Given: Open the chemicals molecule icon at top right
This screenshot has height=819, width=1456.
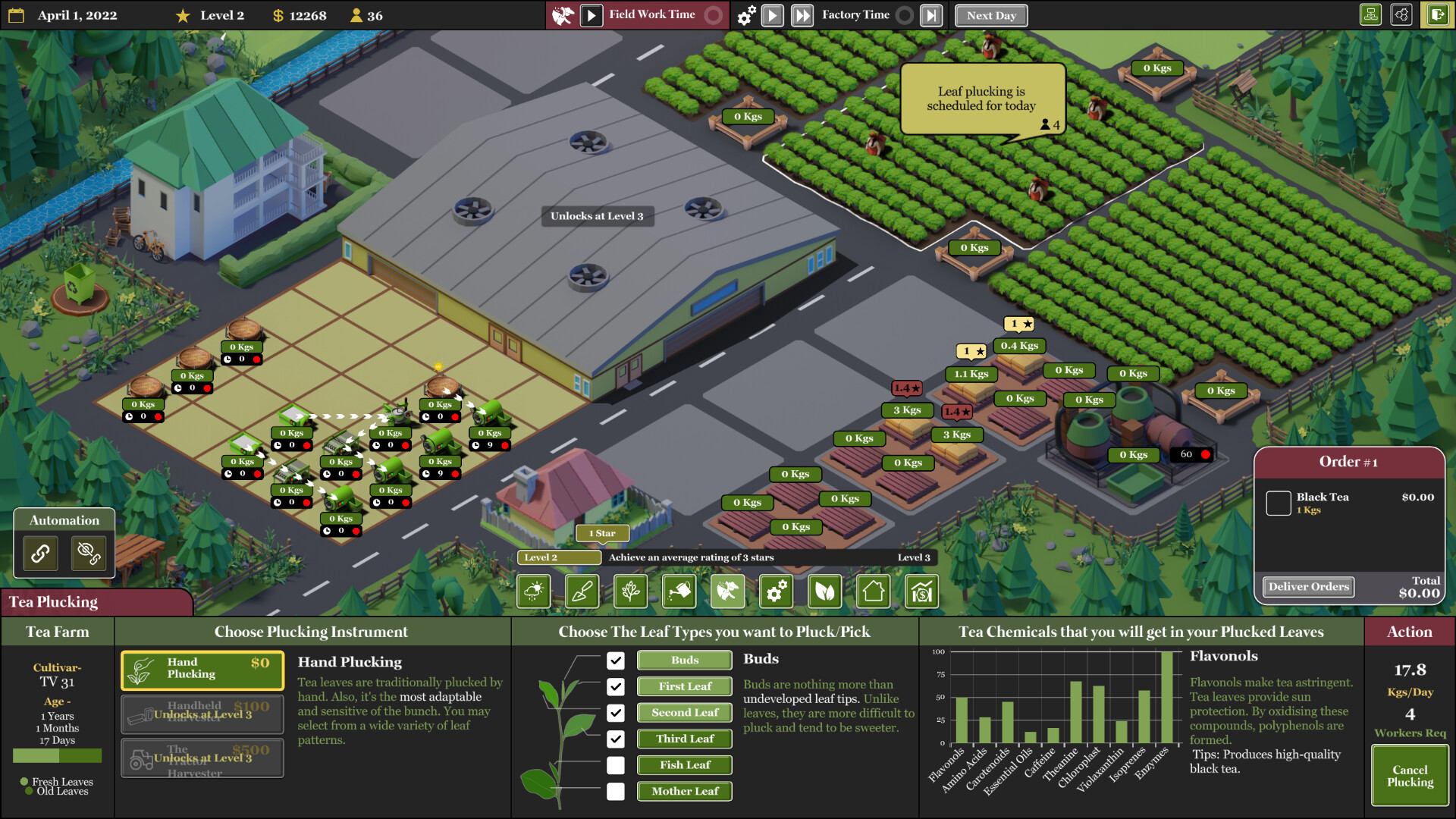Looking at the screenshot, I should coord(1401,14).
